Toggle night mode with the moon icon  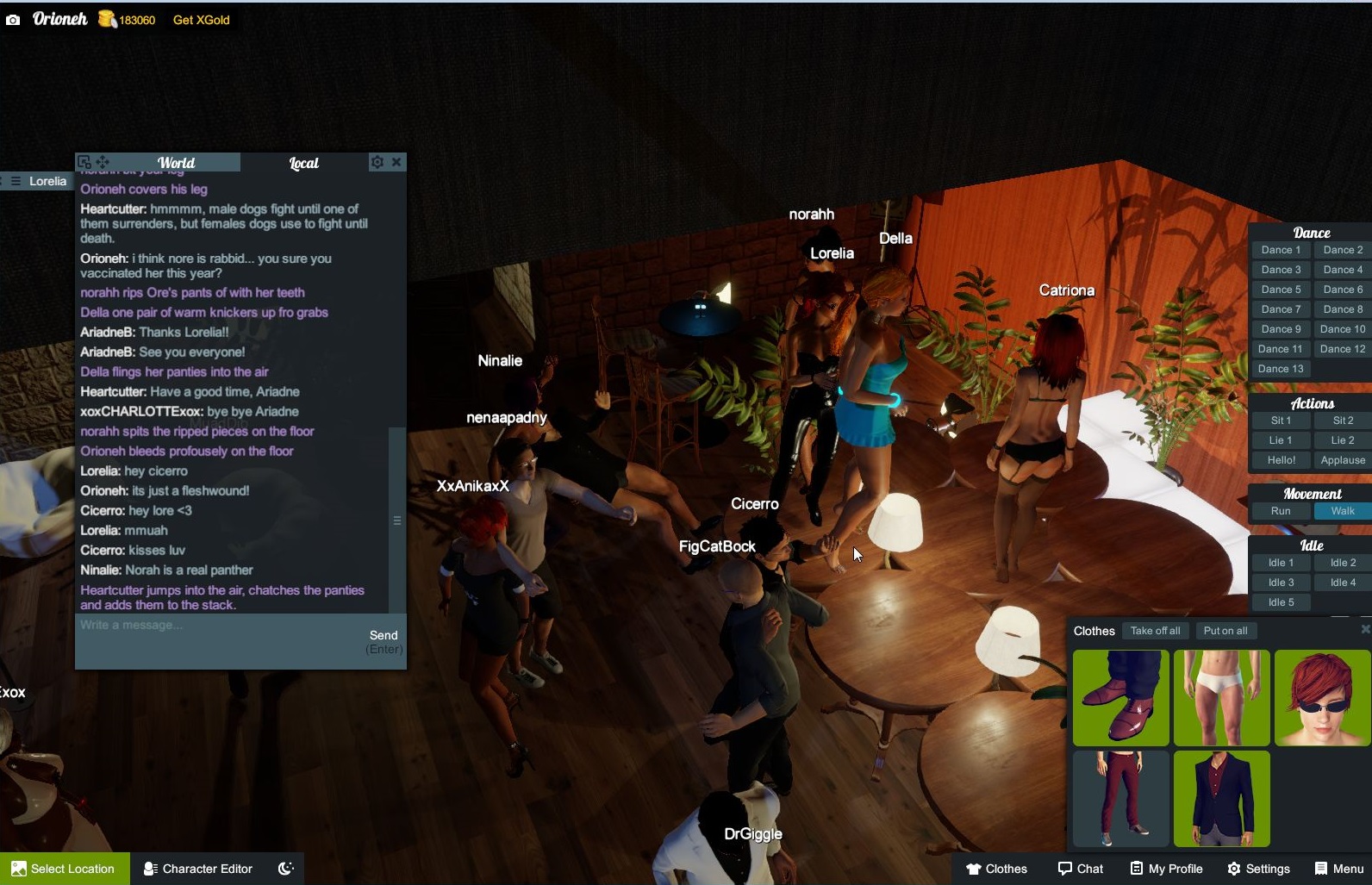pyautogui.click(x=285, y=868)
